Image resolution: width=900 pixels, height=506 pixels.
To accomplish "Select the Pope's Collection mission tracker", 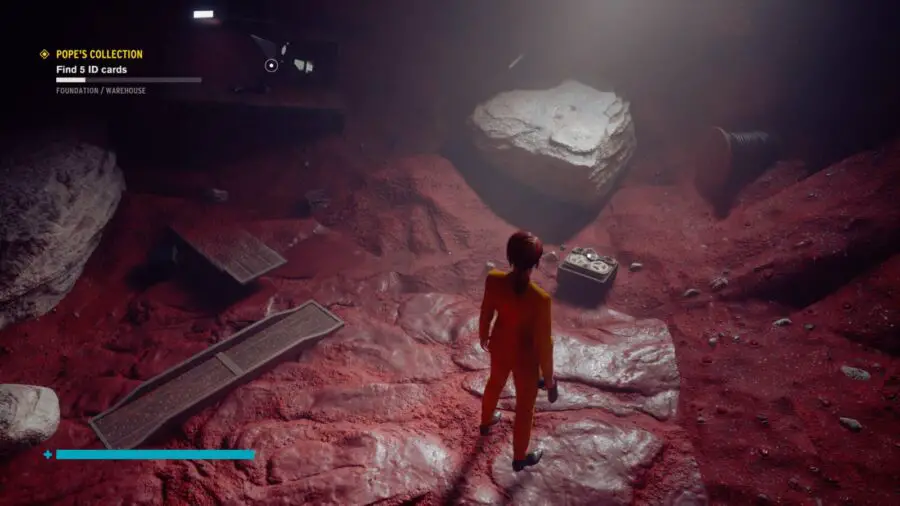I will (x=99, y=54).
